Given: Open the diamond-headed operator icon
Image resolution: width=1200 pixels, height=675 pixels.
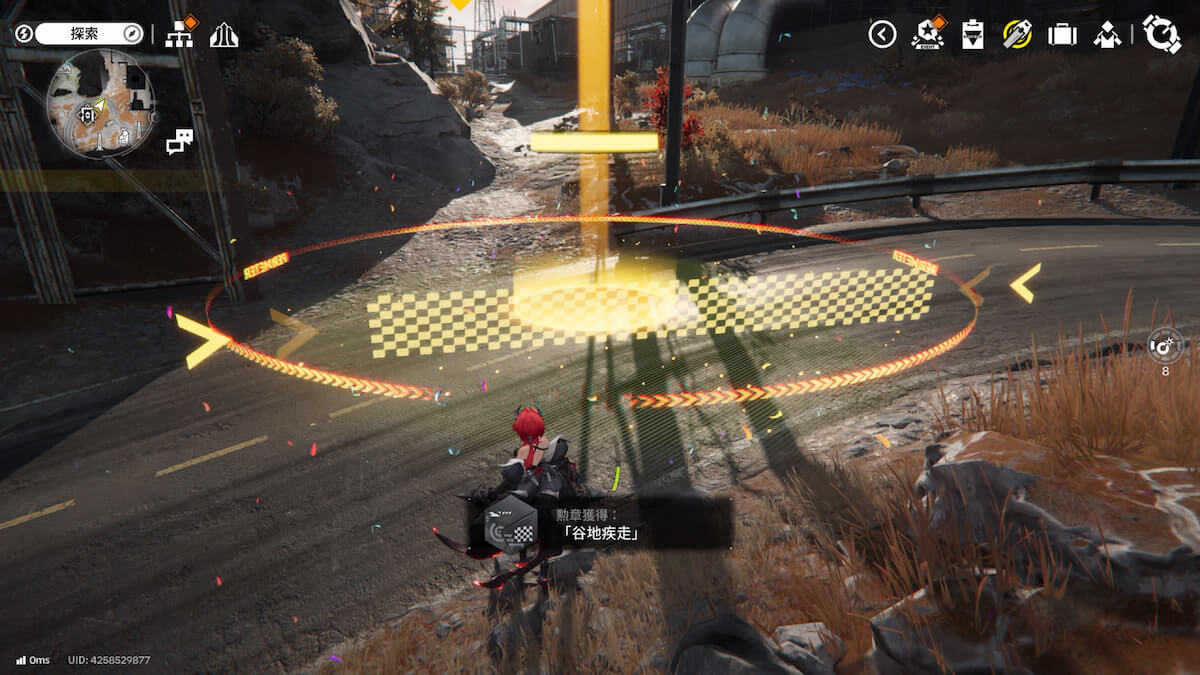Looking at the screenshot, I should tap(1107, 36).
